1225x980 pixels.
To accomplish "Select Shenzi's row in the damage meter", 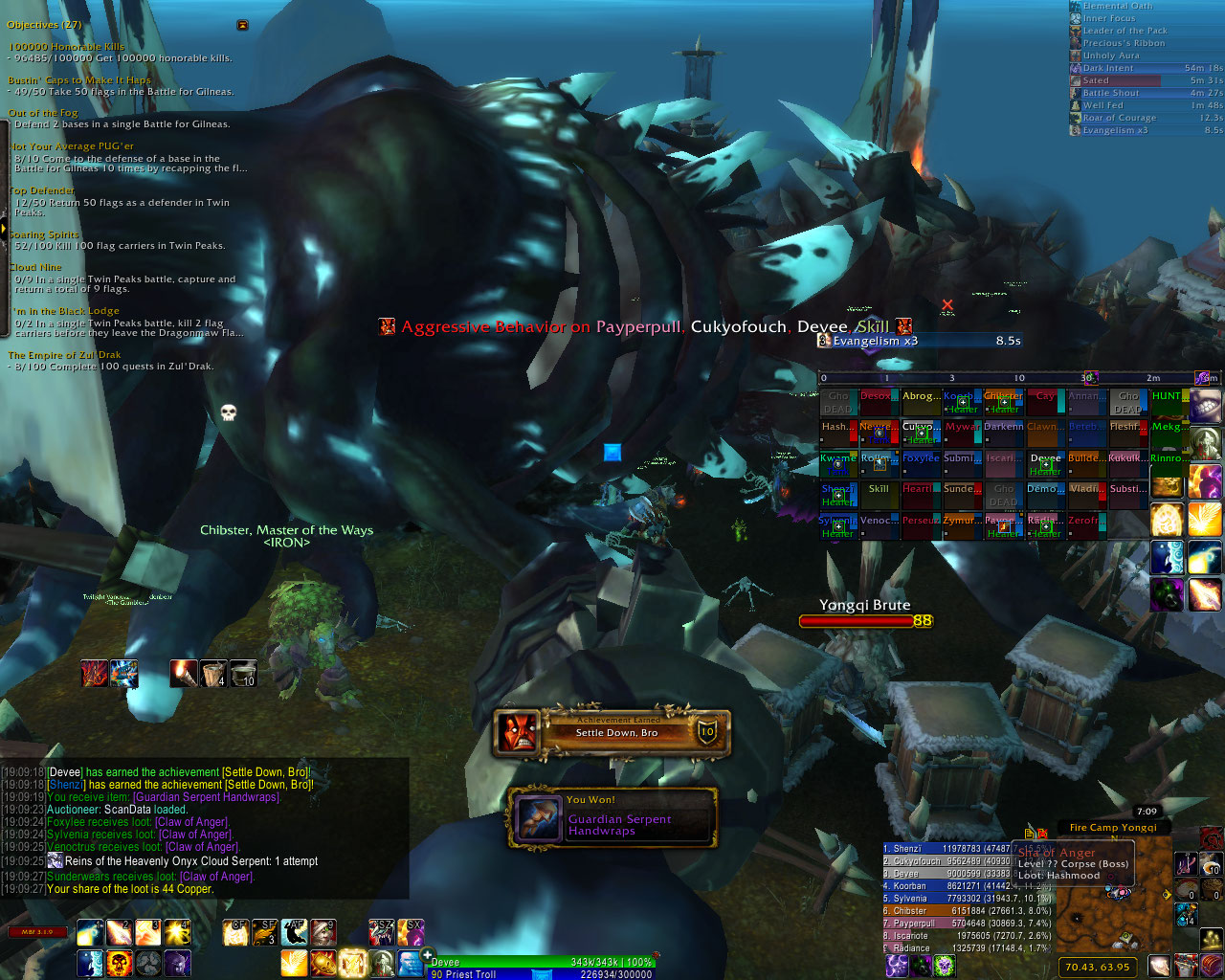I will tap(947, 849).
